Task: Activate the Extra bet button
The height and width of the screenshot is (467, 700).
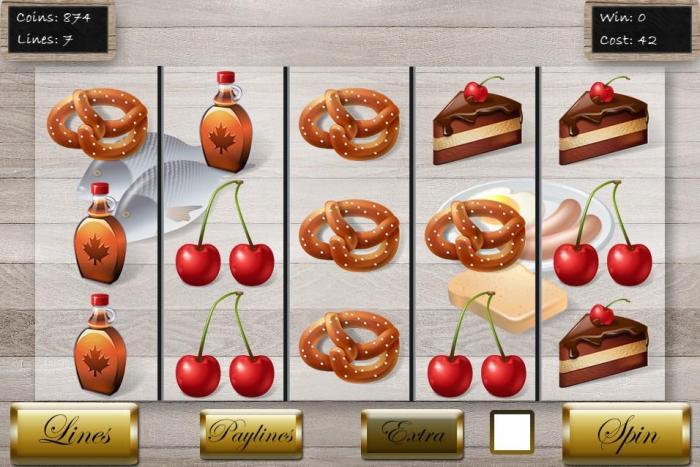Action: (x=412, y=434)
